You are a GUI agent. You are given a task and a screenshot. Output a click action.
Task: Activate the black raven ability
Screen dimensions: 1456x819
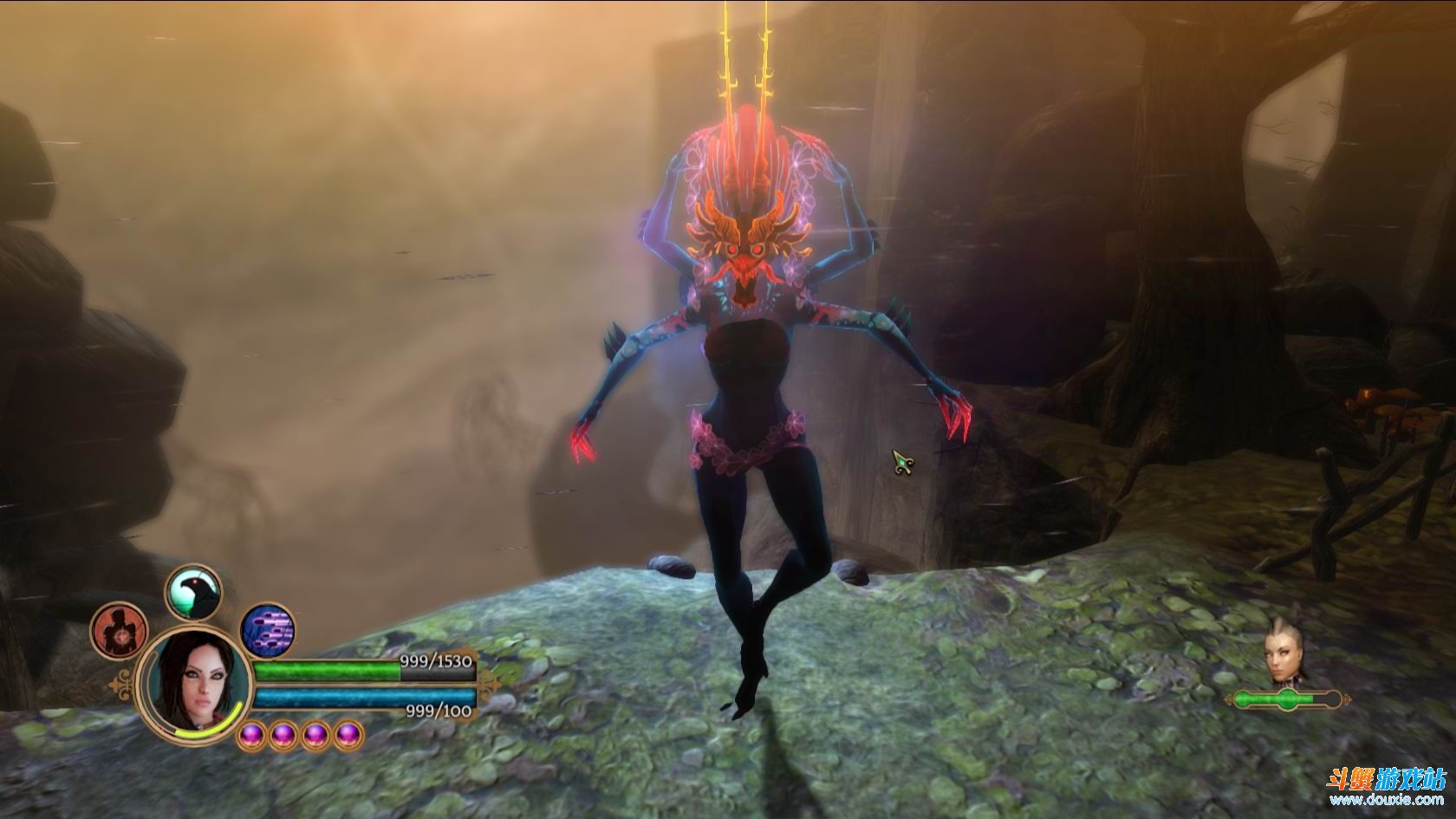pyautogui.click(x=193, y=593)
